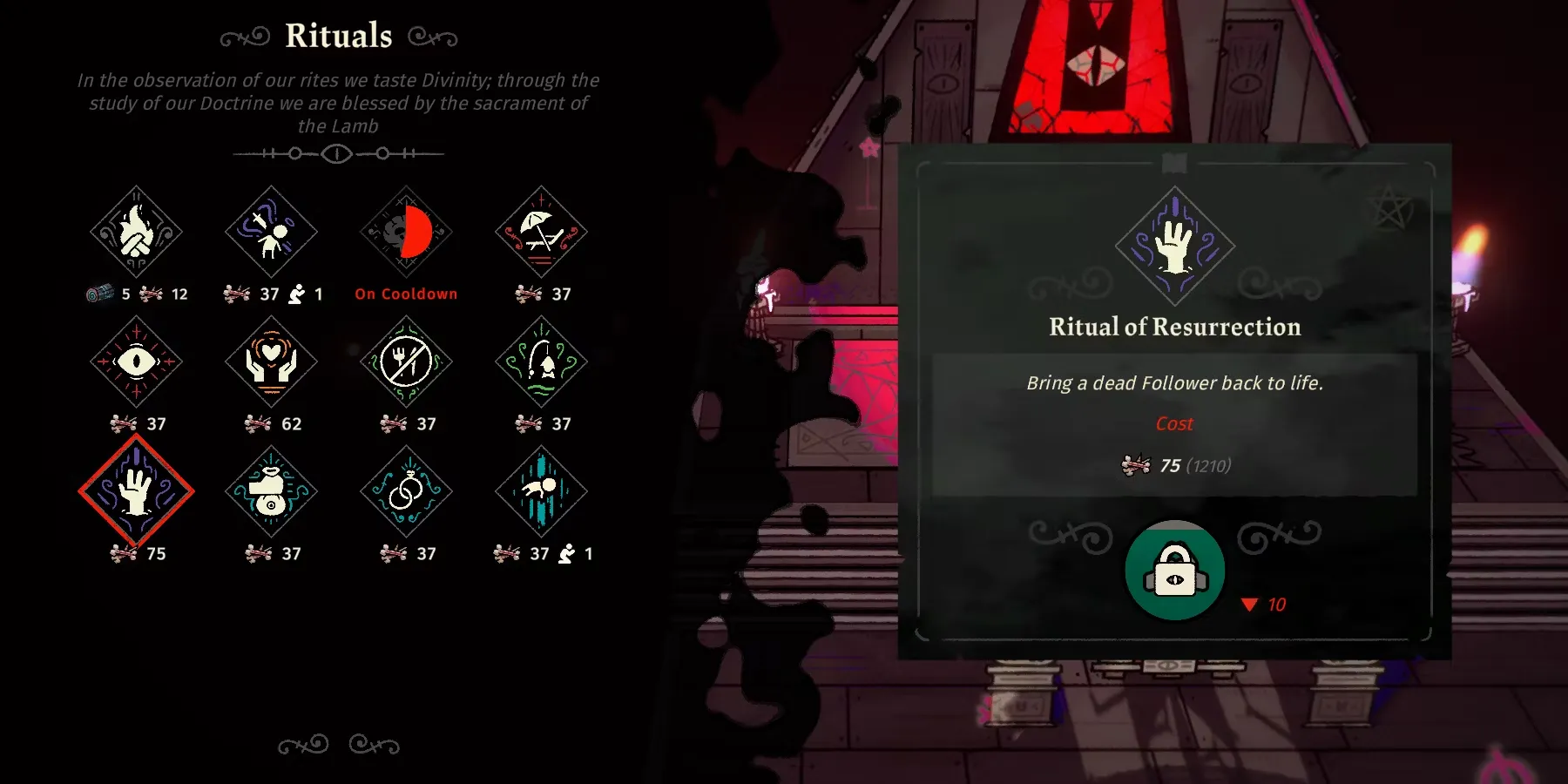Viewport: 1568px width, 784px height.
Task: Select the wedding rings ritual icon
Action: [x=406, y=491]
